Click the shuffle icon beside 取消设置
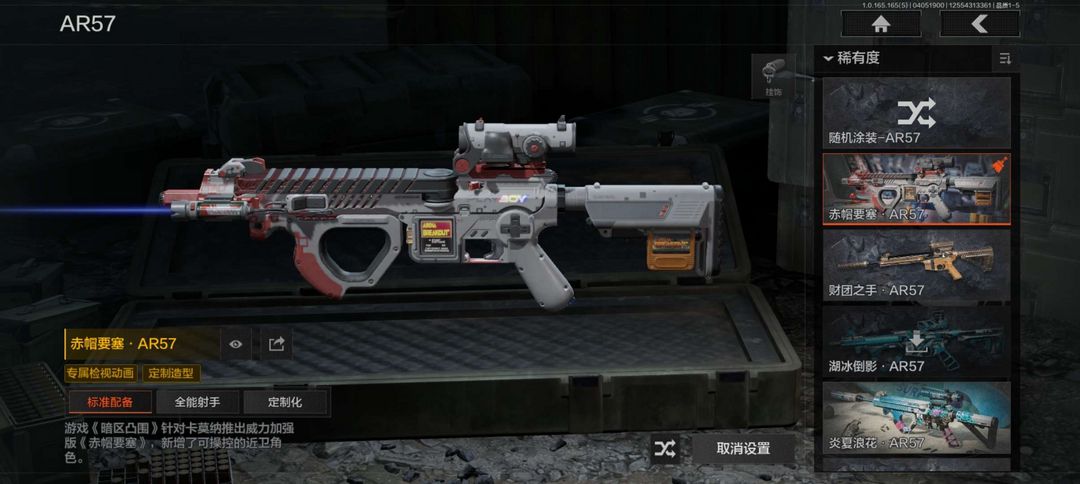Screen dimensions: 1080x484 tap(665, 449)
